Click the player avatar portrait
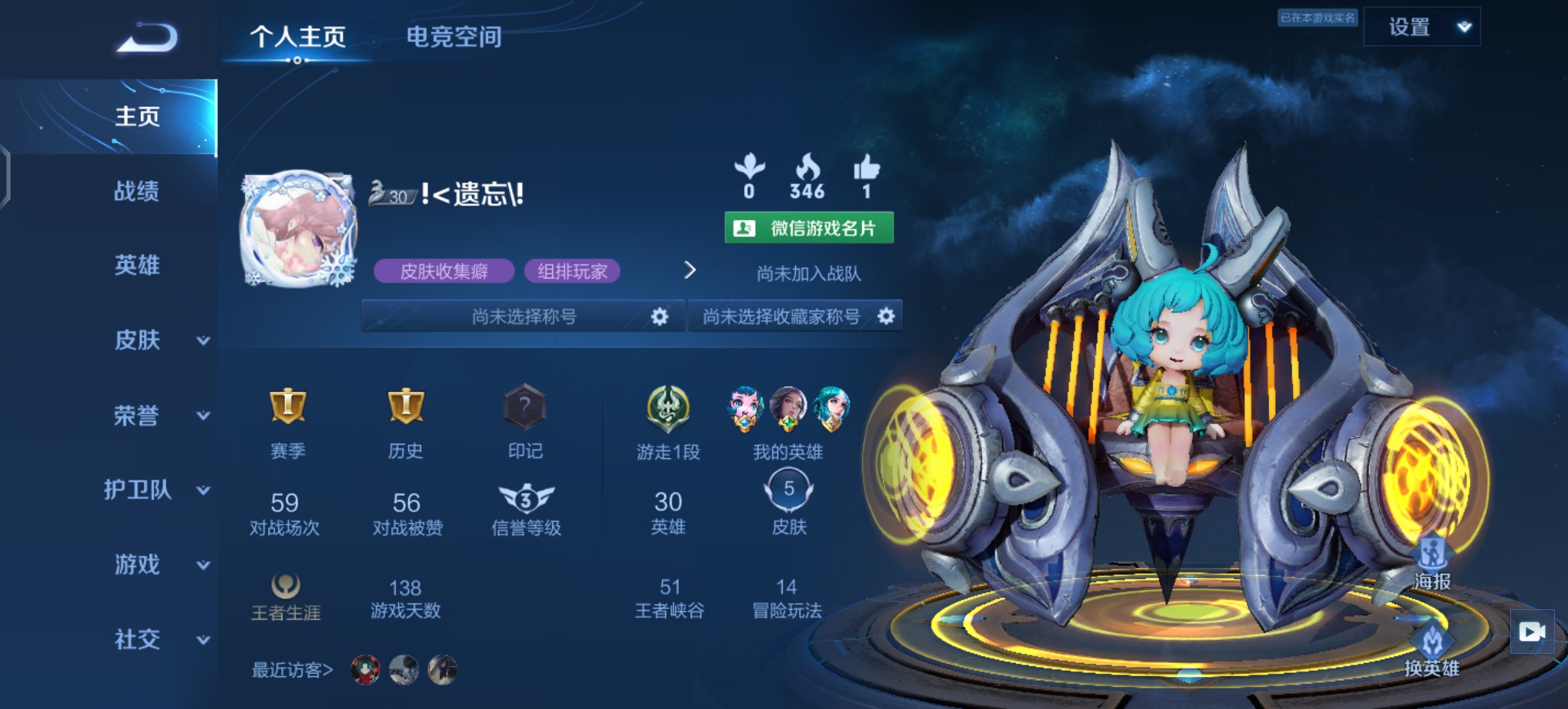This screenshot has height=709, width=1568. (299, 230)
